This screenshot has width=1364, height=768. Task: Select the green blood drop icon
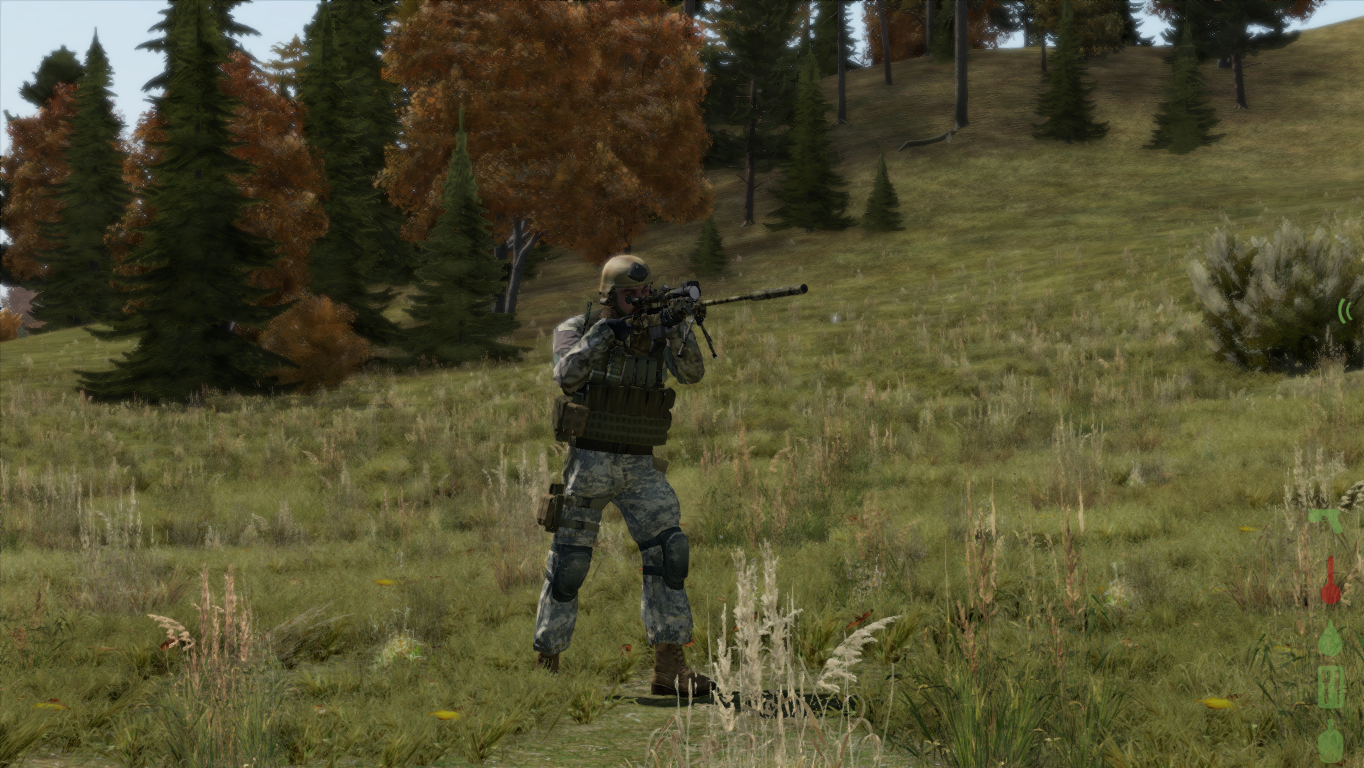1330,639
